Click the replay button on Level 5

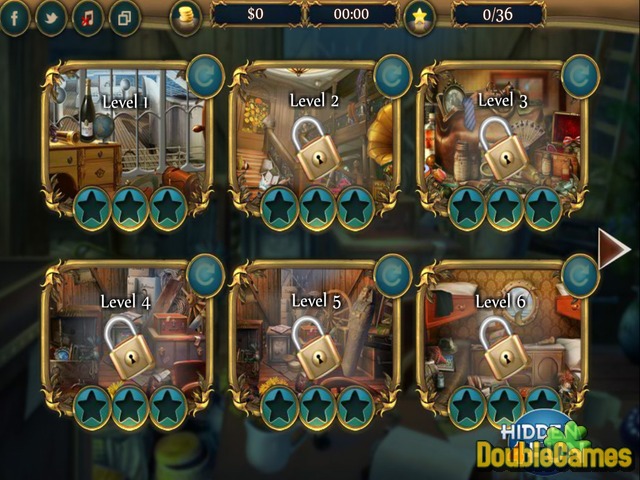click(392, 275)
